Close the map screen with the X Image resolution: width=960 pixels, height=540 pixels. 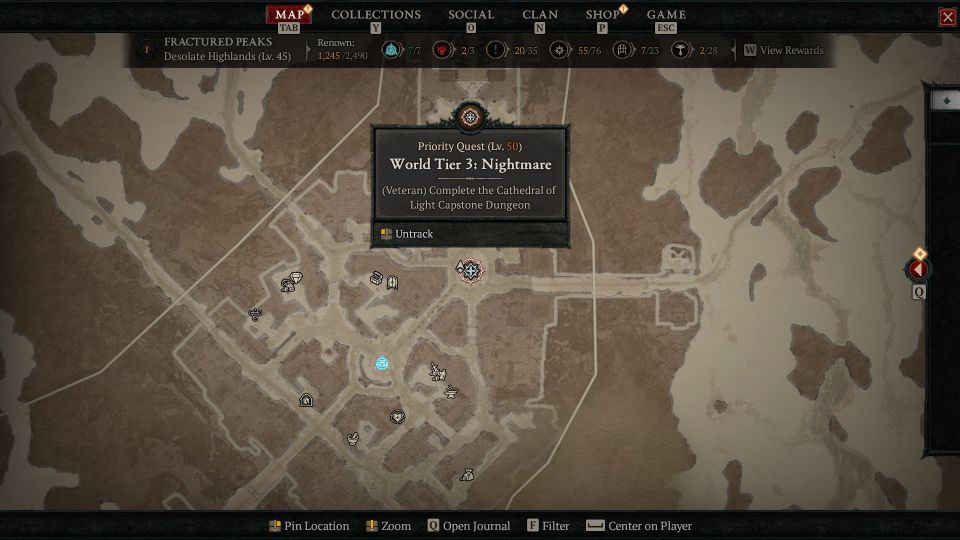click(947, 16)
